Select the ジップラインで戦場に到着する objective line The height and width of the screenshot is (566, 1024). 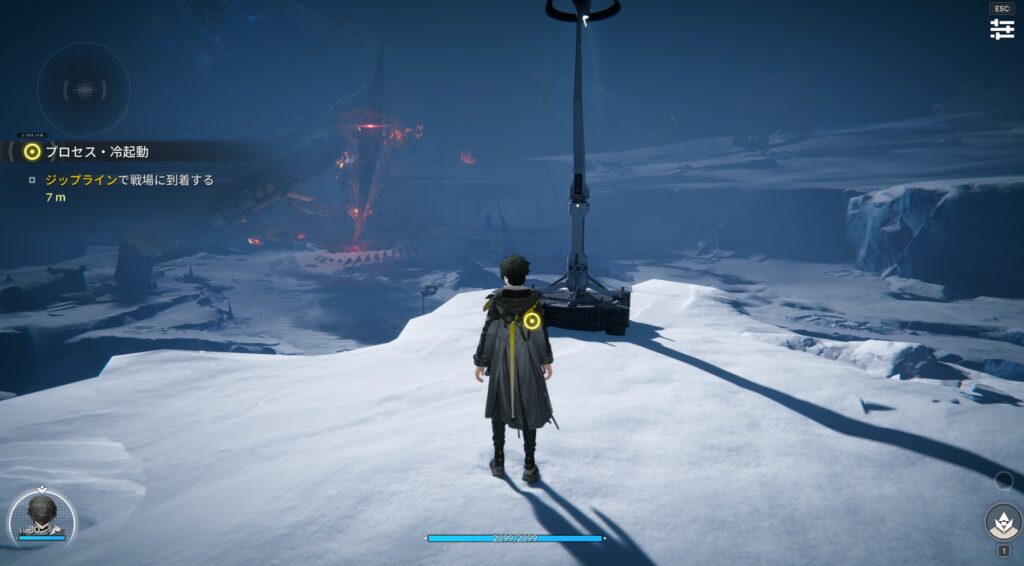pyautogui.click(x=130, y=181)
